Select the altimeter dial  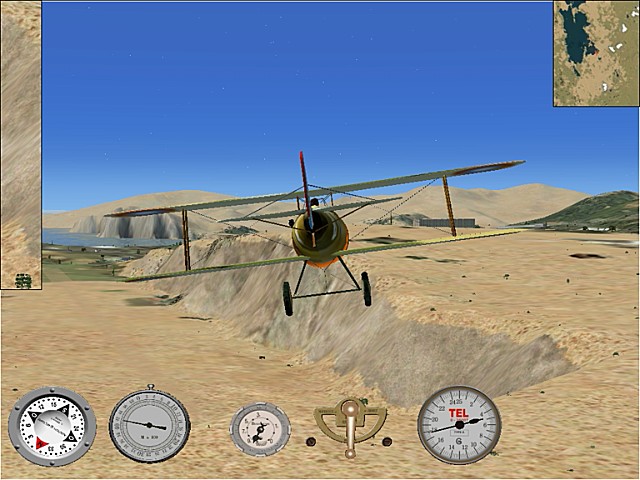(x=149, y=424)
